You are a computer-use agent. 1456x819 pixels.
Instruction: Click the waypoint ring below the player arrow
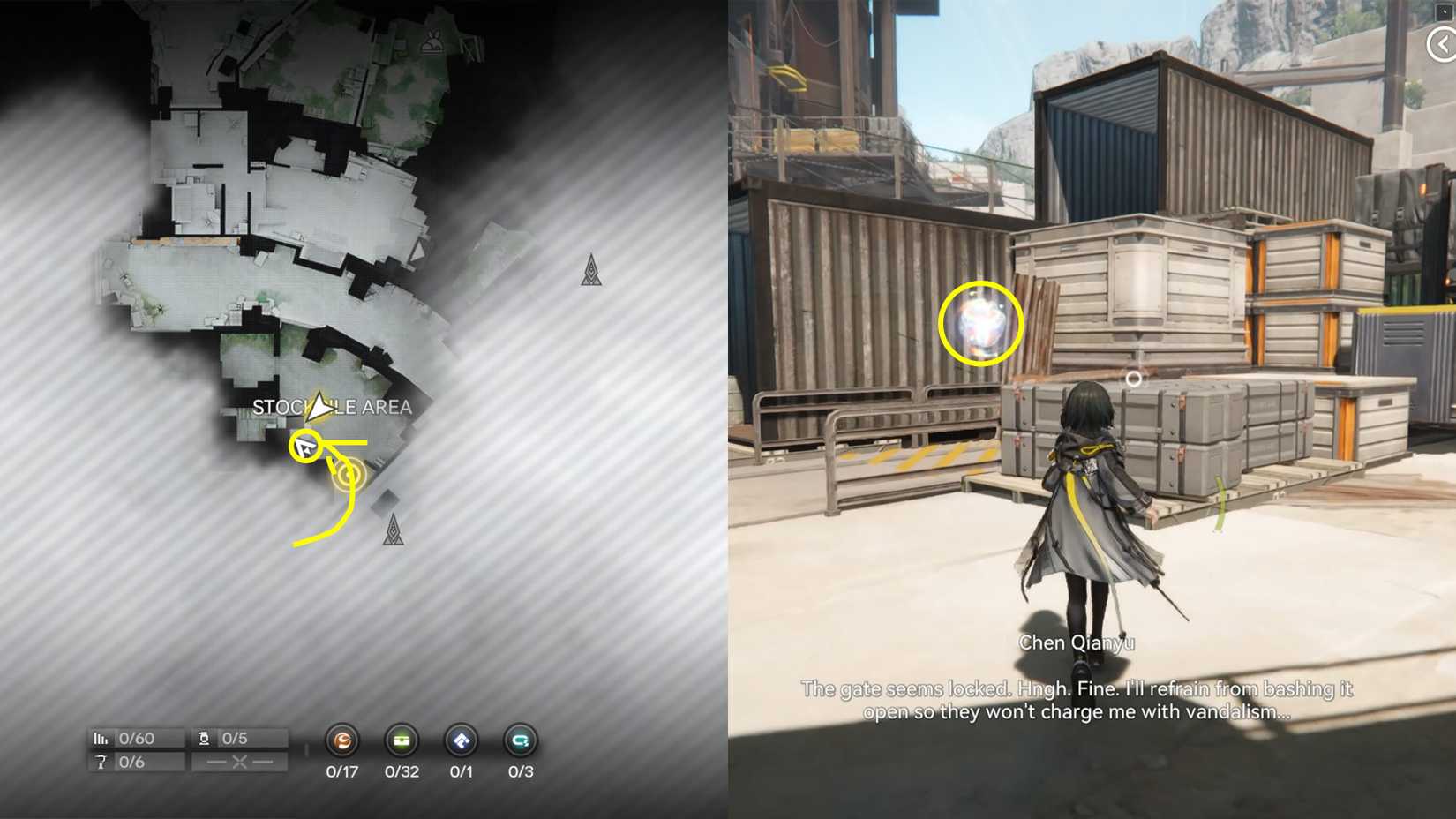click(348, 475)
